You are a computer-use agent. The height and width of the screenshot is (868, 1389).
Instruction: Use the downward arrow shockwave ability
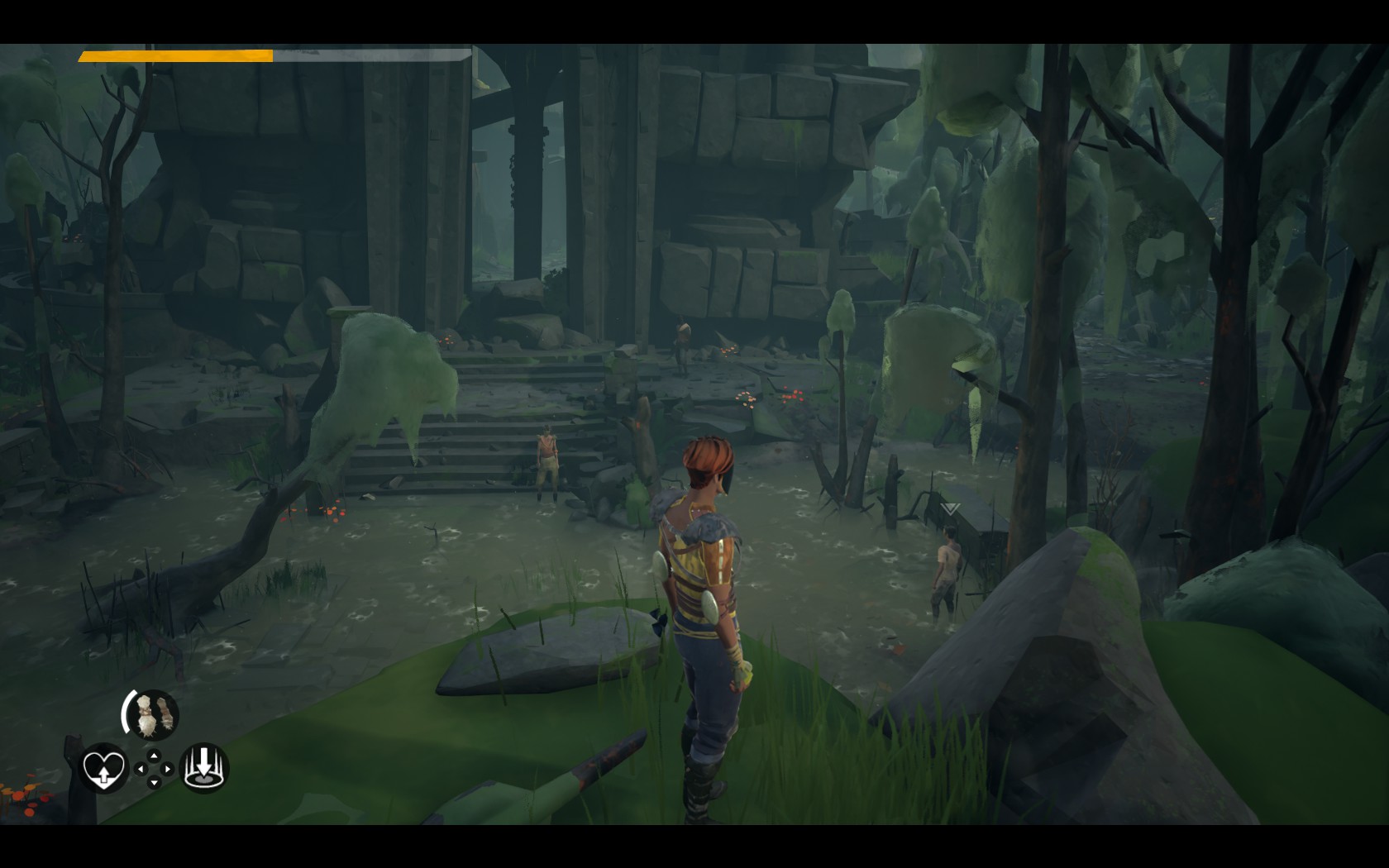pos(203,768)
